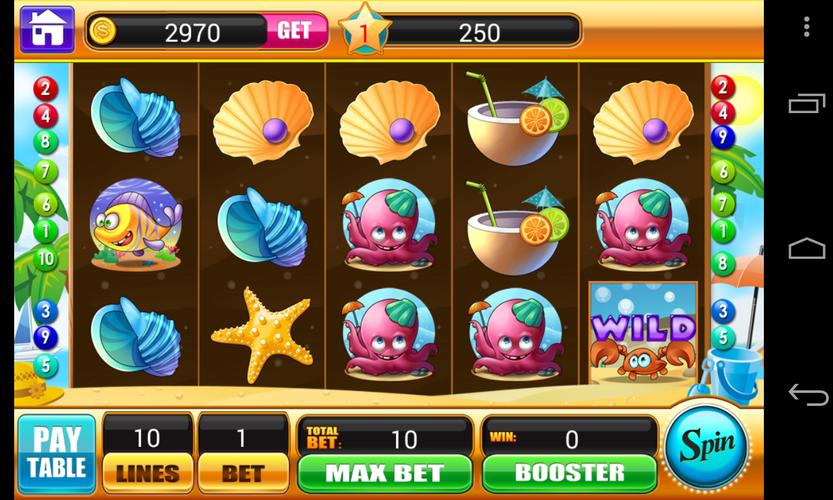
Task: Tap the Android back button
Action: click(806, 394)
